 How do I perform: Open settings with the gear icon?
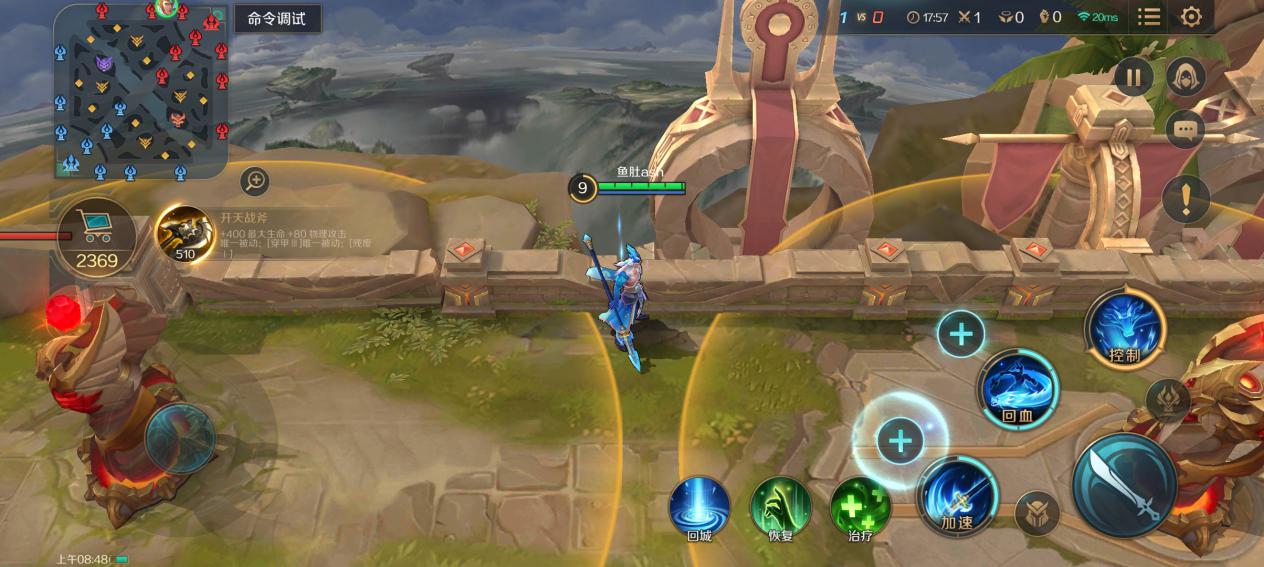[x=1191, y=17]
